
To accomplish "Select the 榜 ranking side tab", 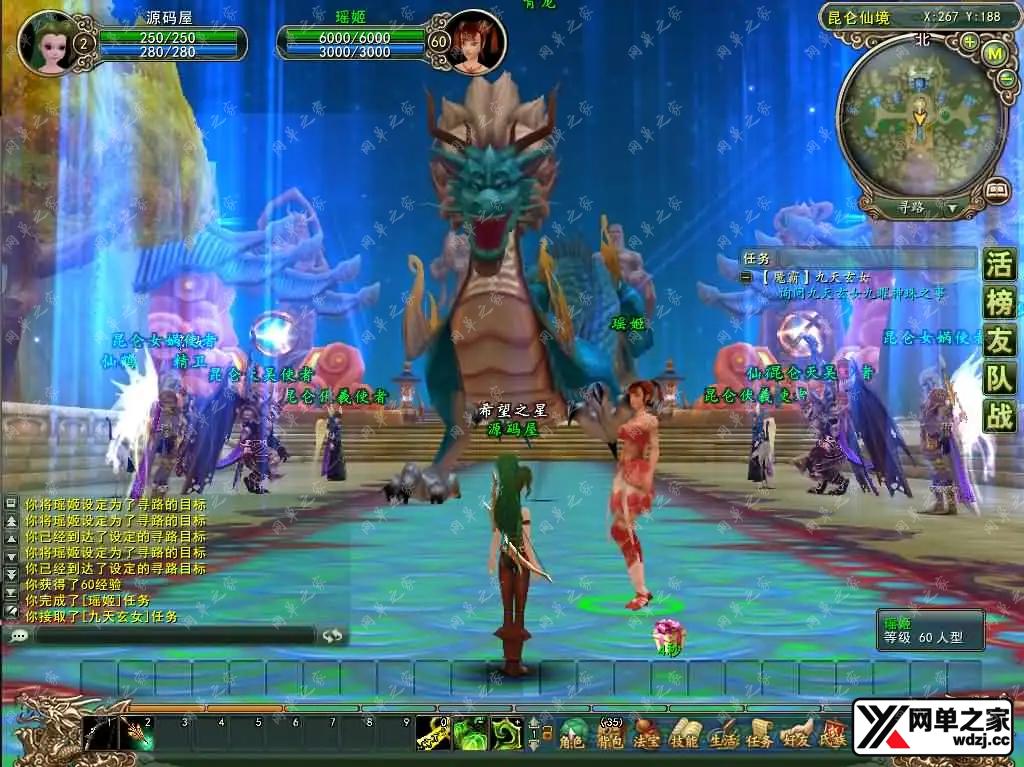I will point(999,303).
